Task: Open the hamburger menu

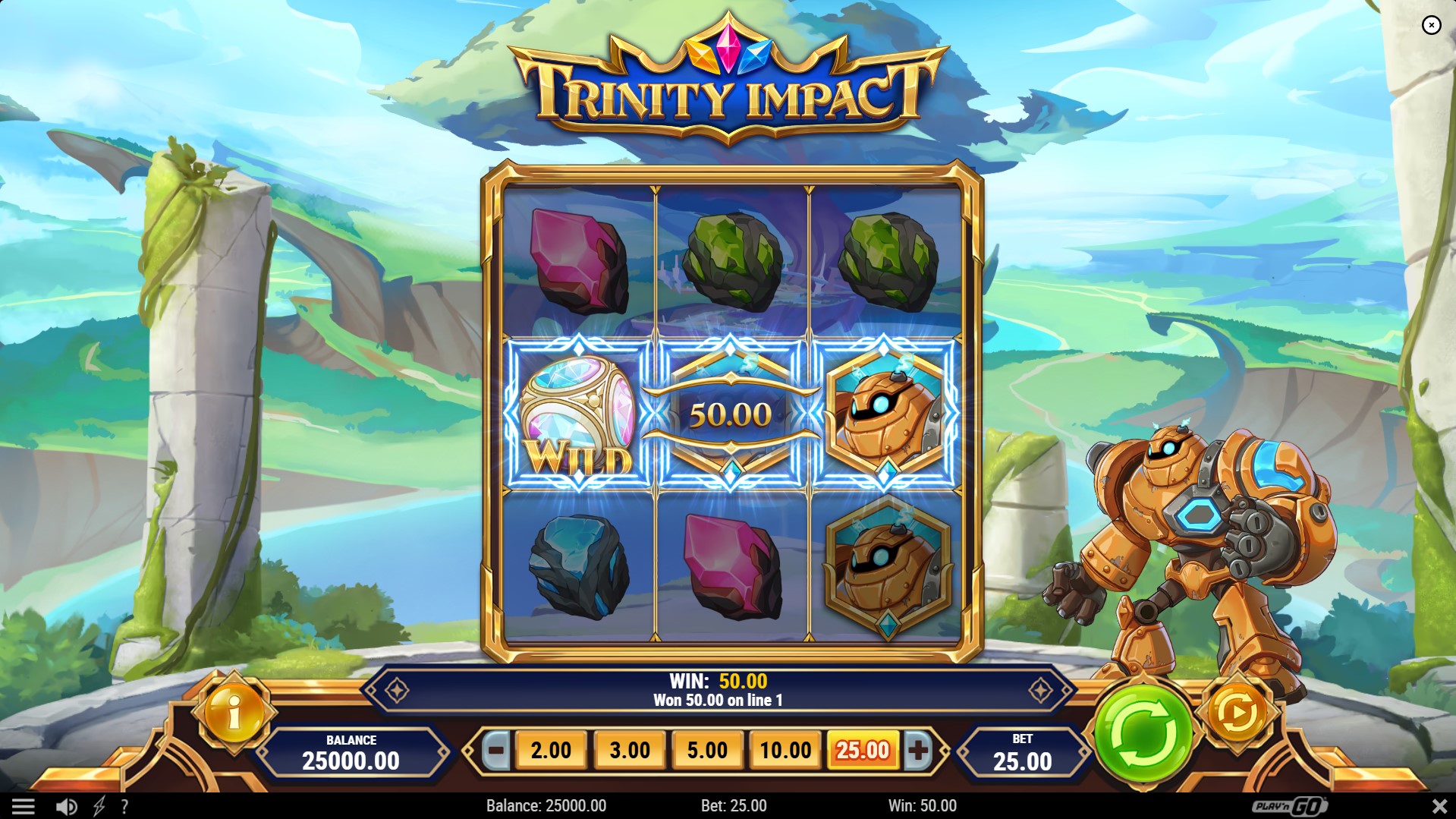Action: [x=23, y=806]
